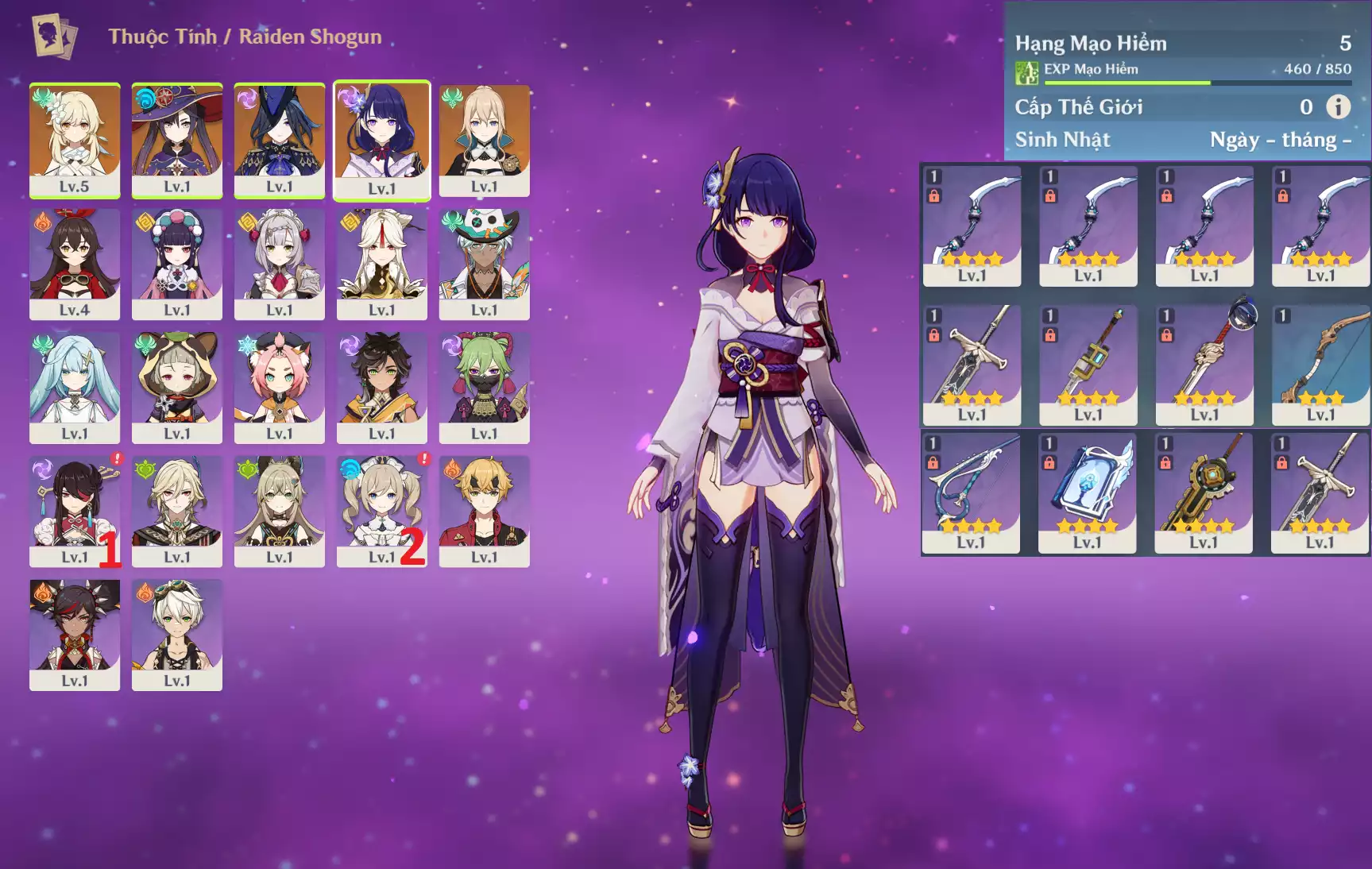Select masked Kuki Shinobu portrait
Screen dimensions: 1372x869
(x=485, y=387)
